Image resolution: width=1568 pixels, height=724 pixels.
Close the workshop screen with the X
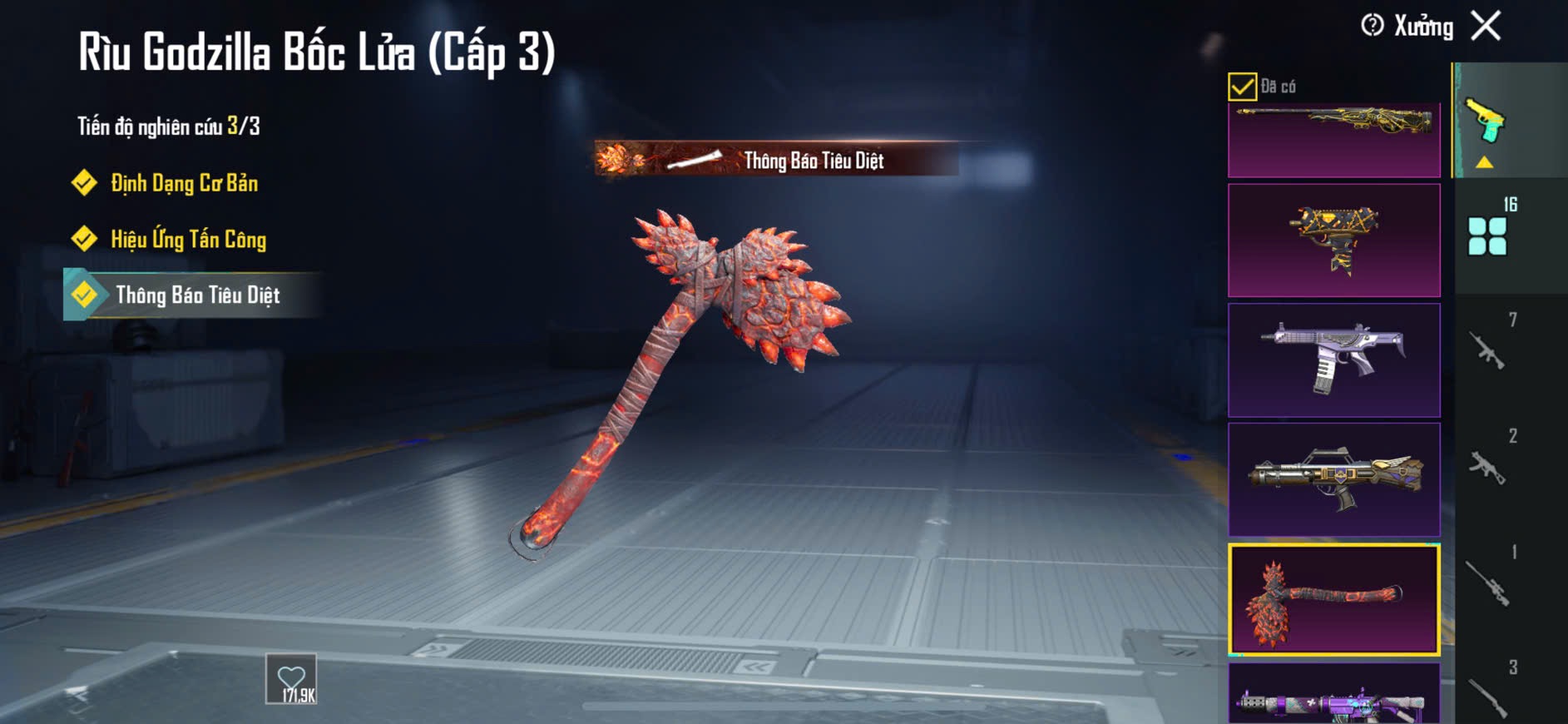[x=1486, y=26]
